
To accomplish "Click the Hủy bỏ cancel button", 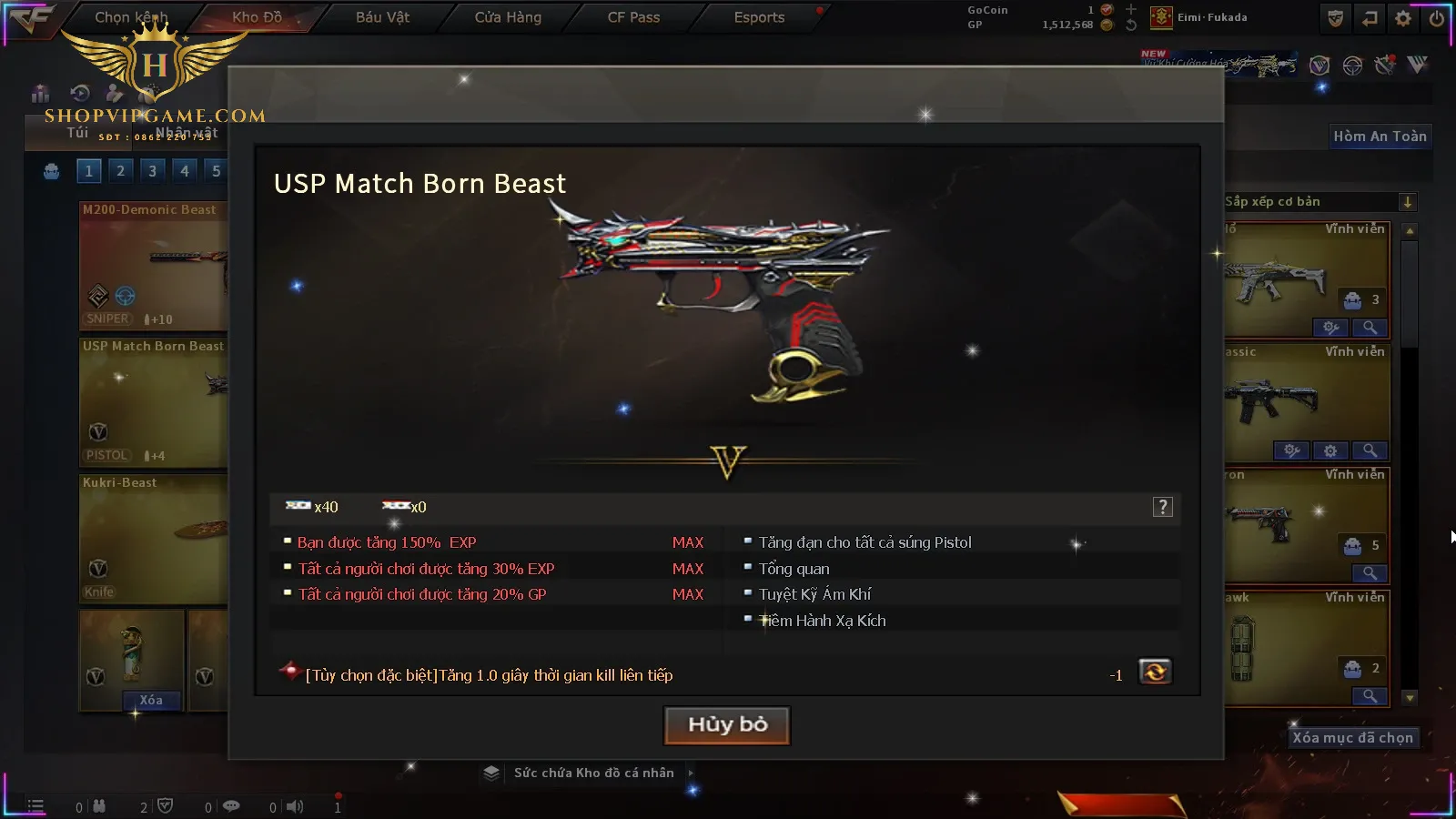I will tap(727, 725).
